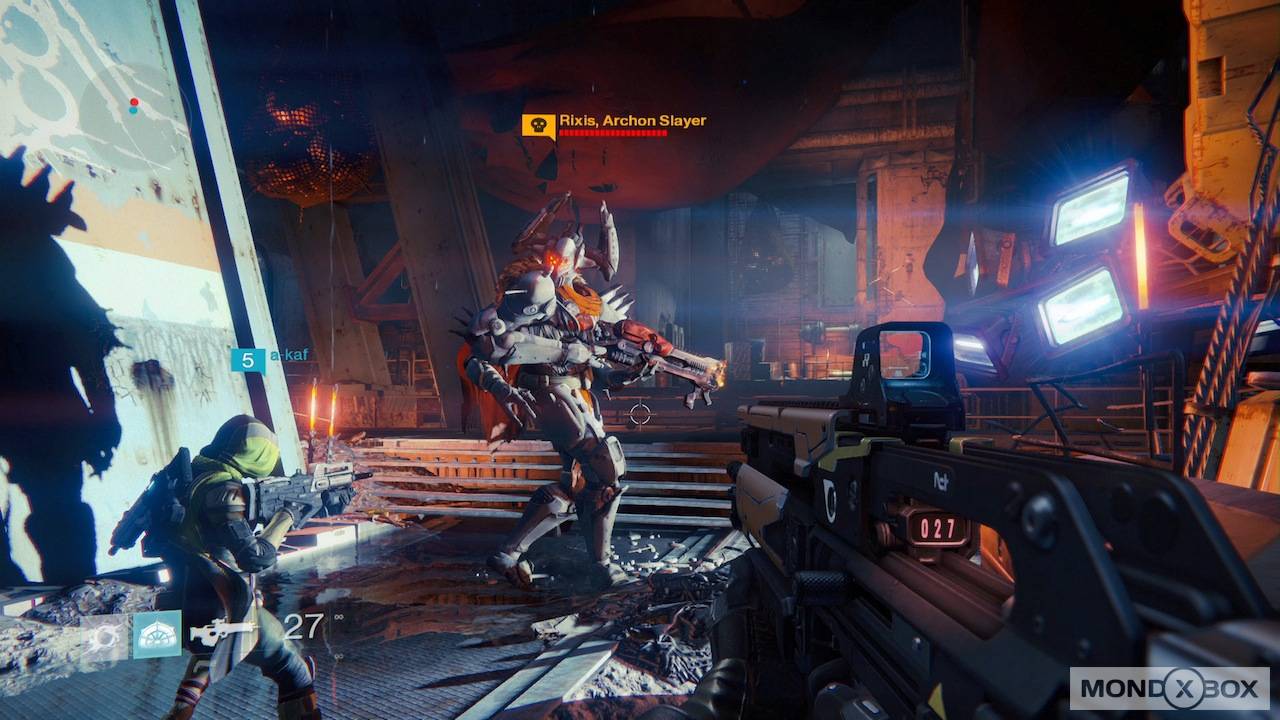Viewport: 1280px width, 720px height.
Task: Select the yellow skull icon beside Rixis
Action: click(538, 126)
